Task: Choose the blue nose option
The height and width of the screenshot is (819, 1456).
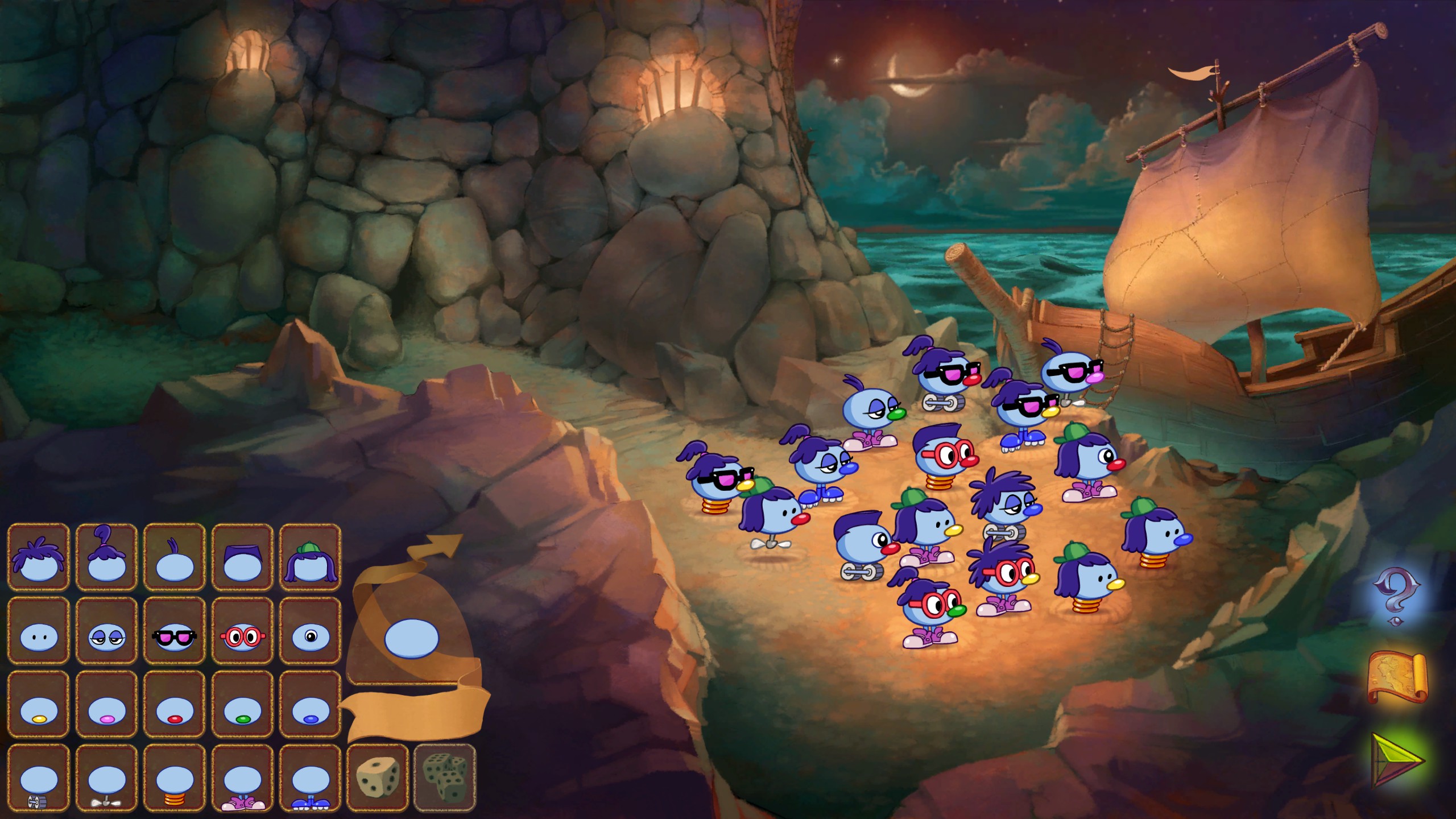Action: [x=311, y=705]
